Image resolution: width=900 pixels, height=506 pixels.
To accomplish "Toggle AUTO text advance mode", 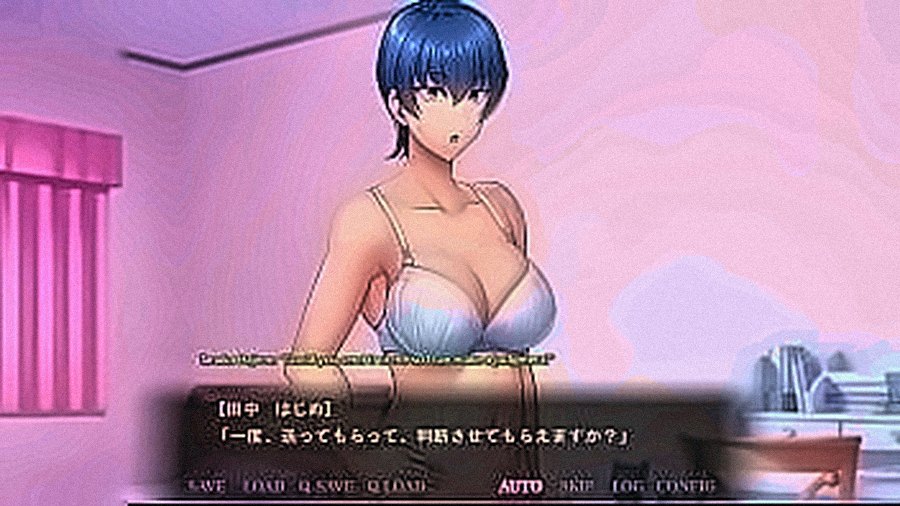I will [521, 486].
